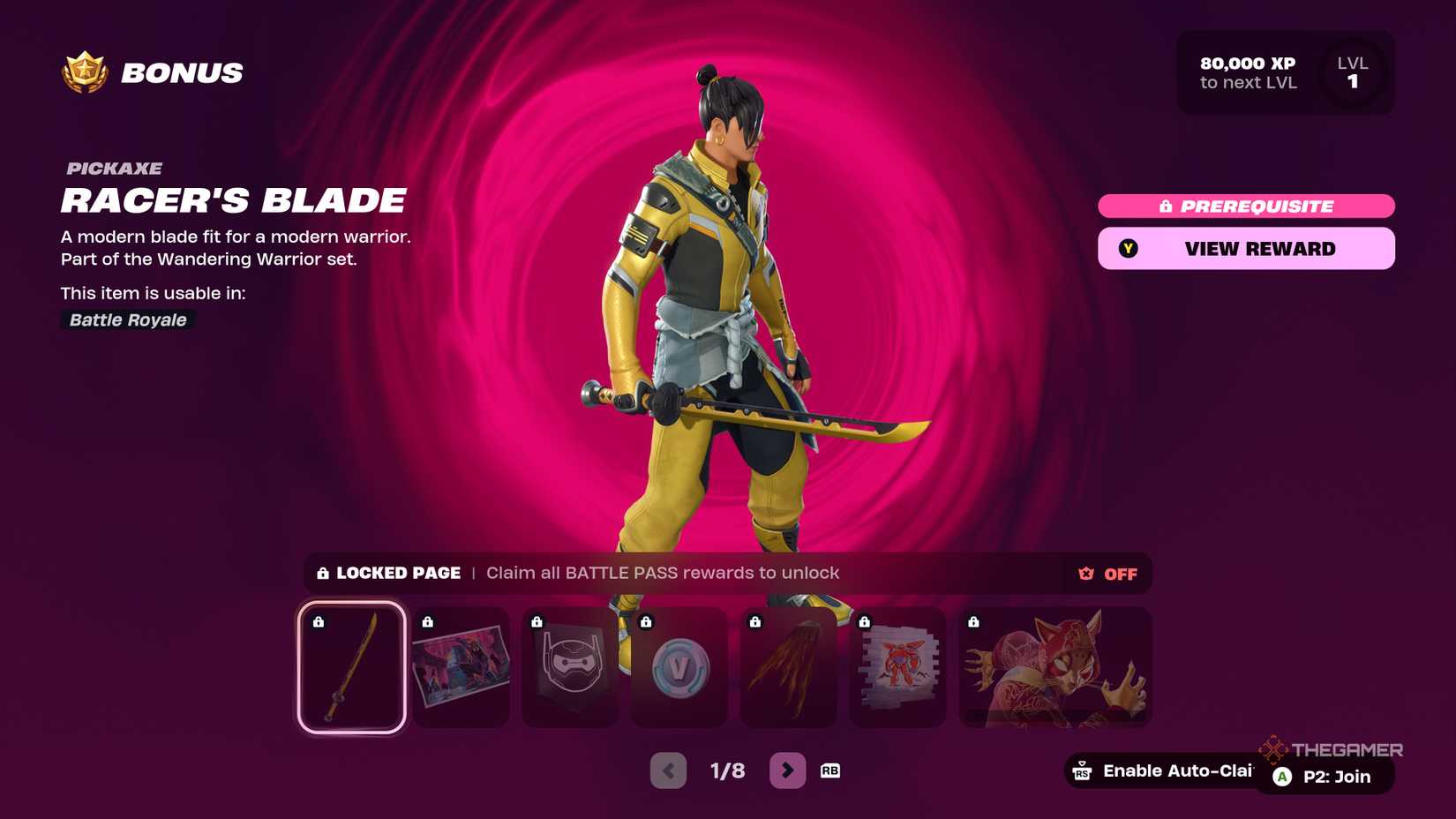Open the robot helmet banner reward
Screen dimensions: 1456x819
(x=570, y=668)
